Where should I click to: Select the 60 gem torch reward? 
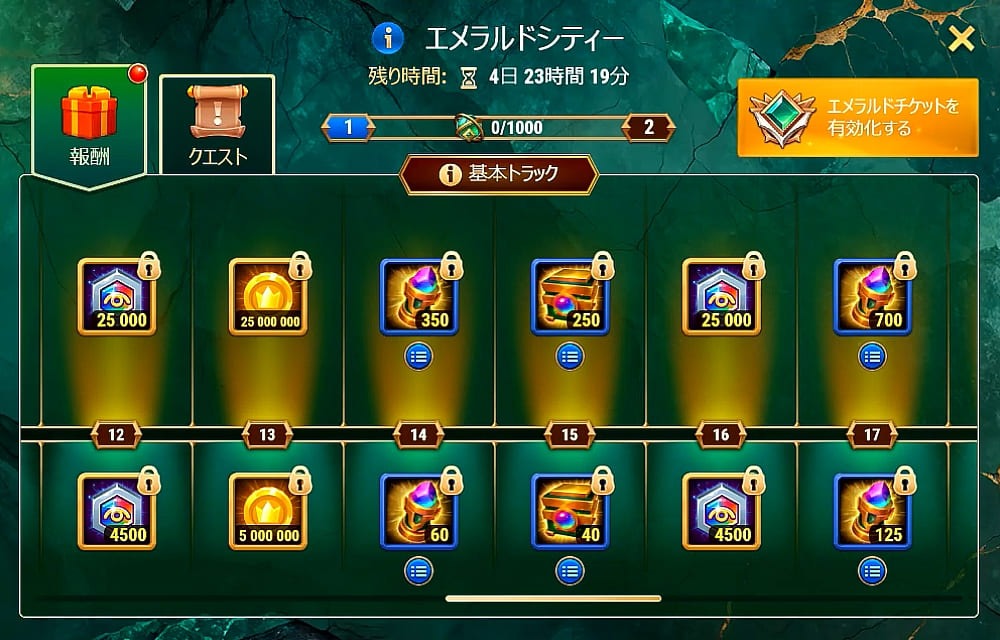click(x=419, y=511)
